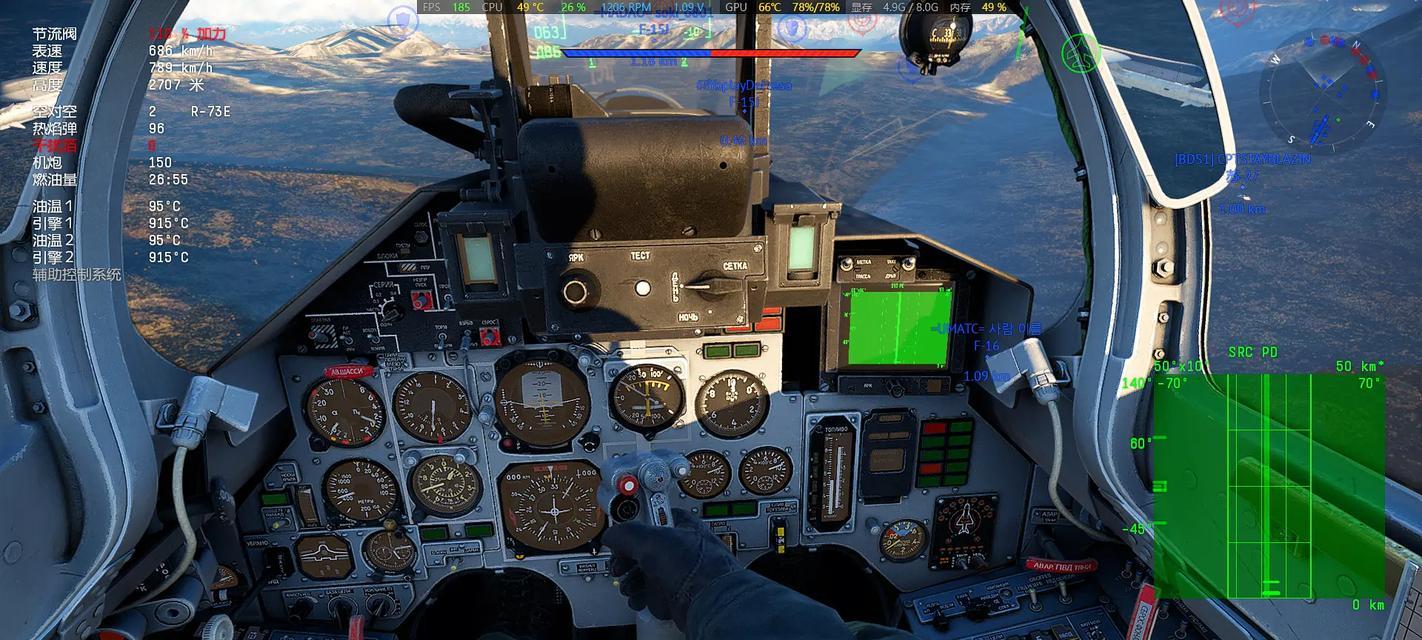
Task: Select the green SRC PD radar display
Action: click(x=1269, y=484)
